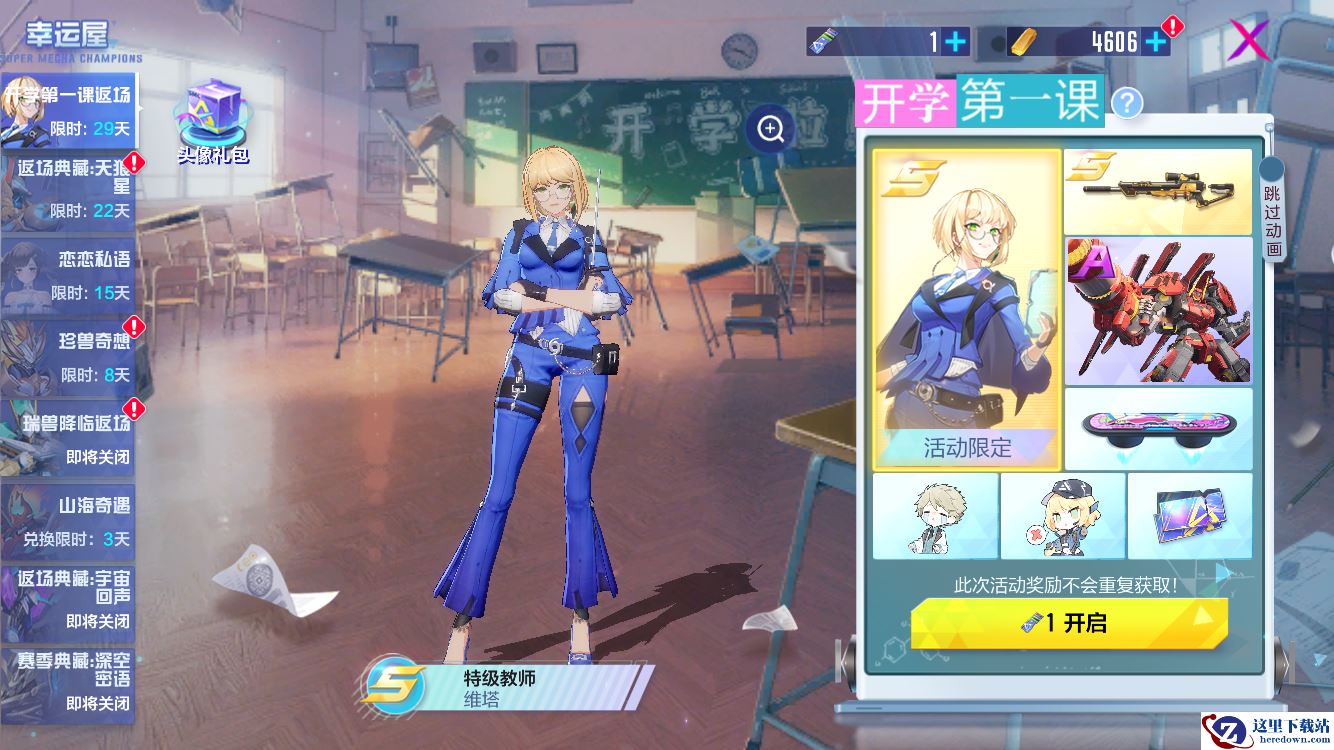Add more draw tickets with plus button
This screenshot has width=1334, height=750.
click(x=956, y=41)
